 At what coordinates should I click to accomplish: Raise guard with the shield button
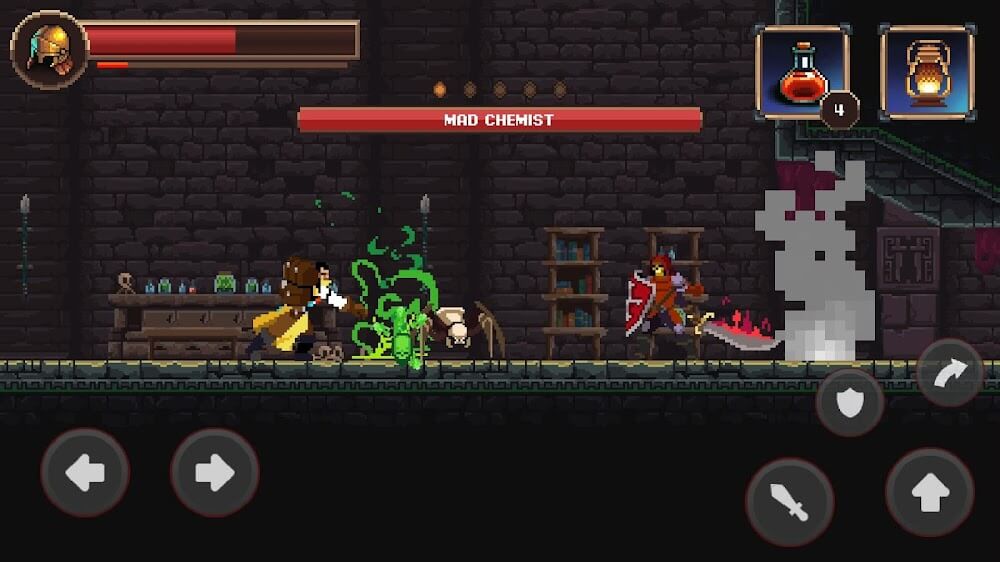point(850,402)
